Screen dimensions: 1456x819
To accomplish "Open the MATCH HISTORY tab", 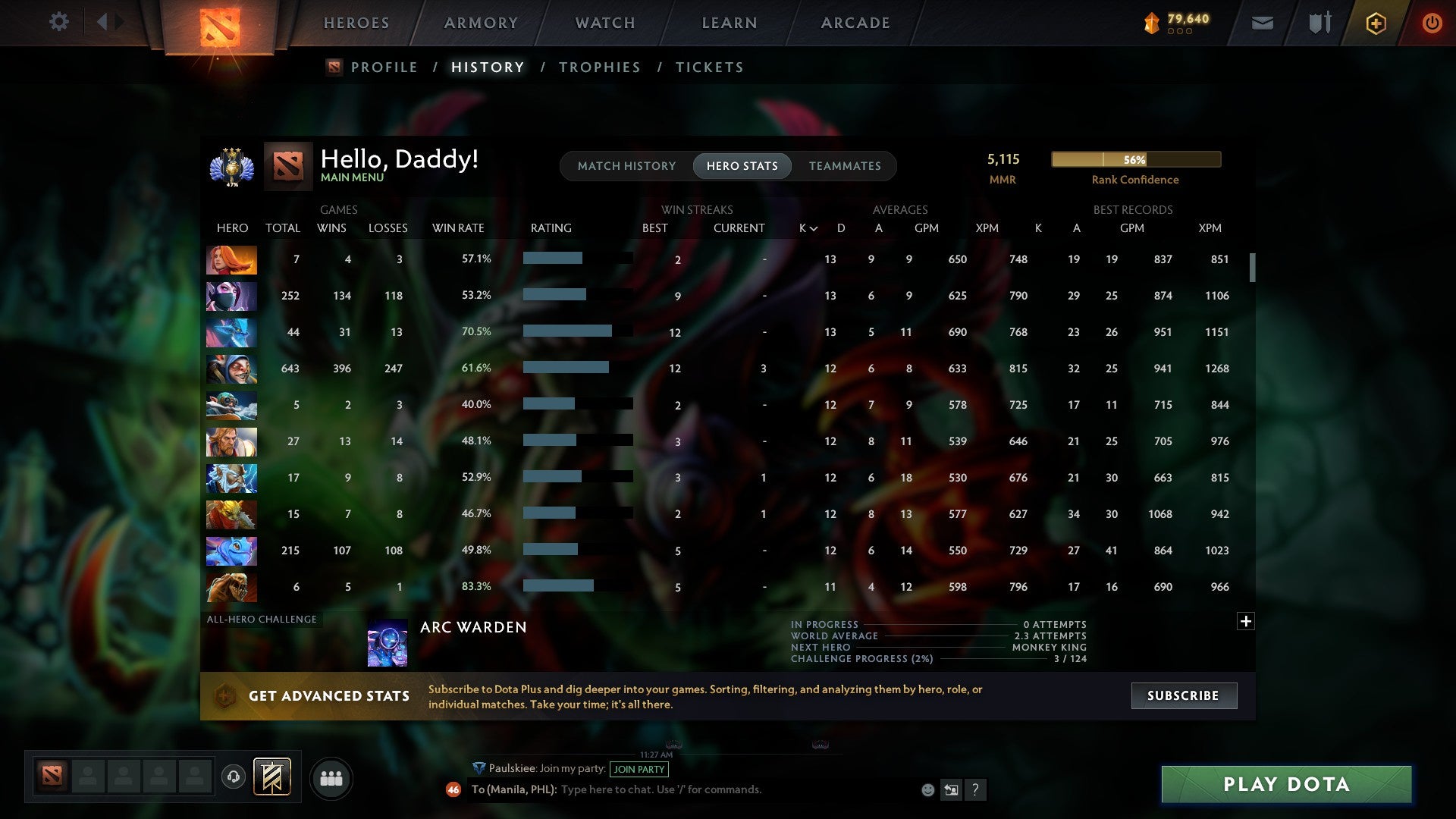I will tap(626, 165).
